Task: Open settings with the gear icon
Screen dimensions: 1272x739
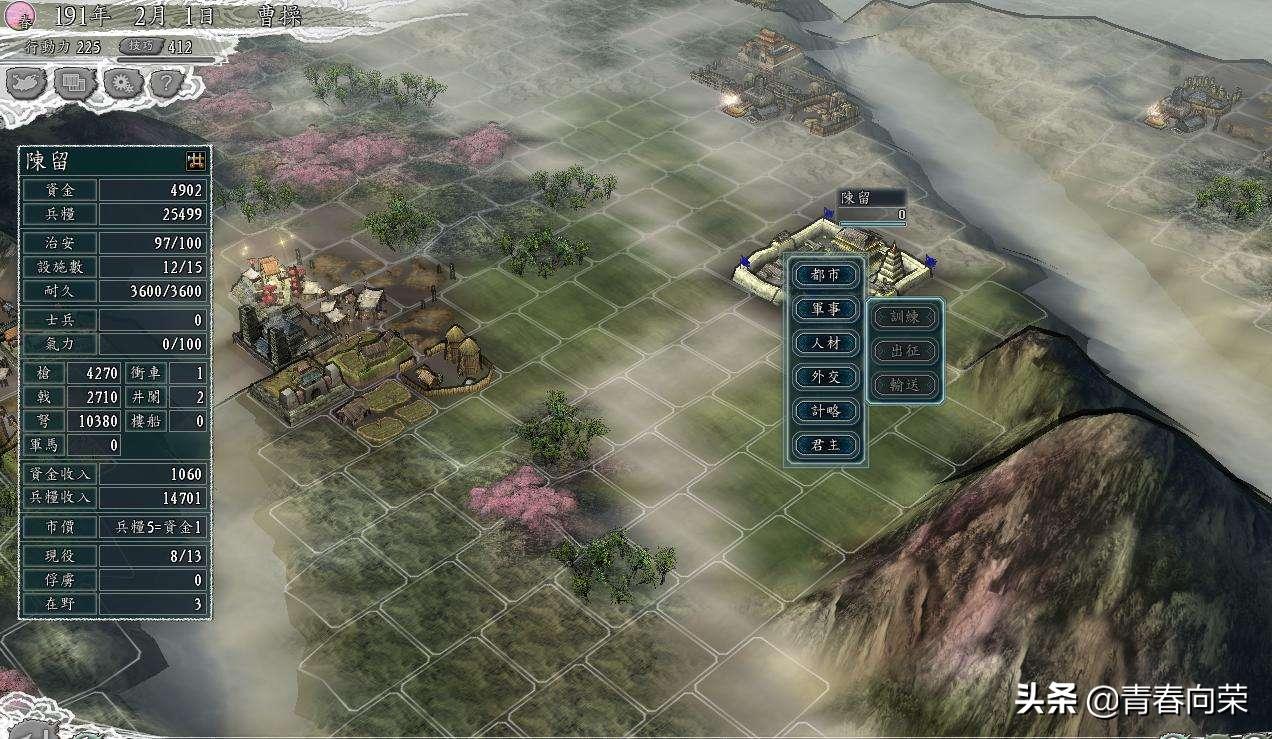Action: [122, 83]
